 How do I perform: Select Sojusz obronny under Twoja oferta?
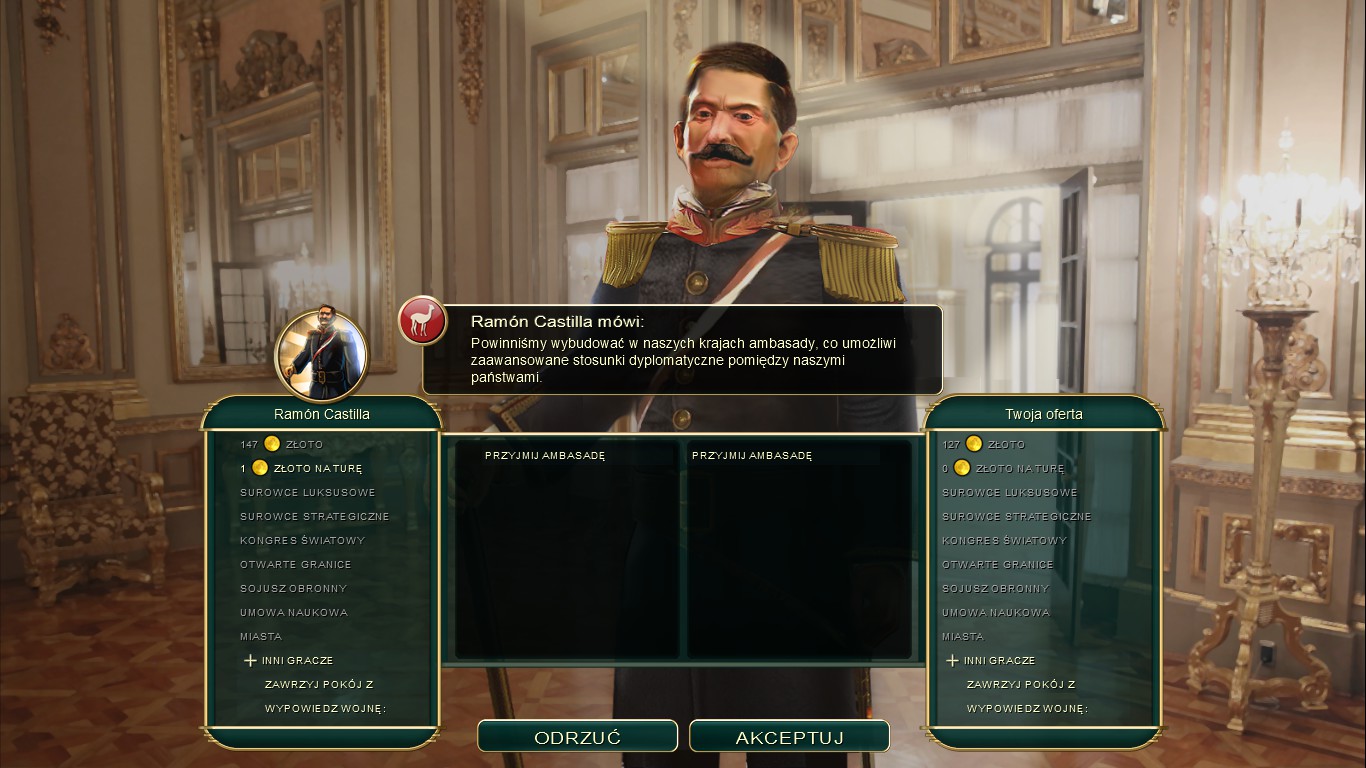995,588
